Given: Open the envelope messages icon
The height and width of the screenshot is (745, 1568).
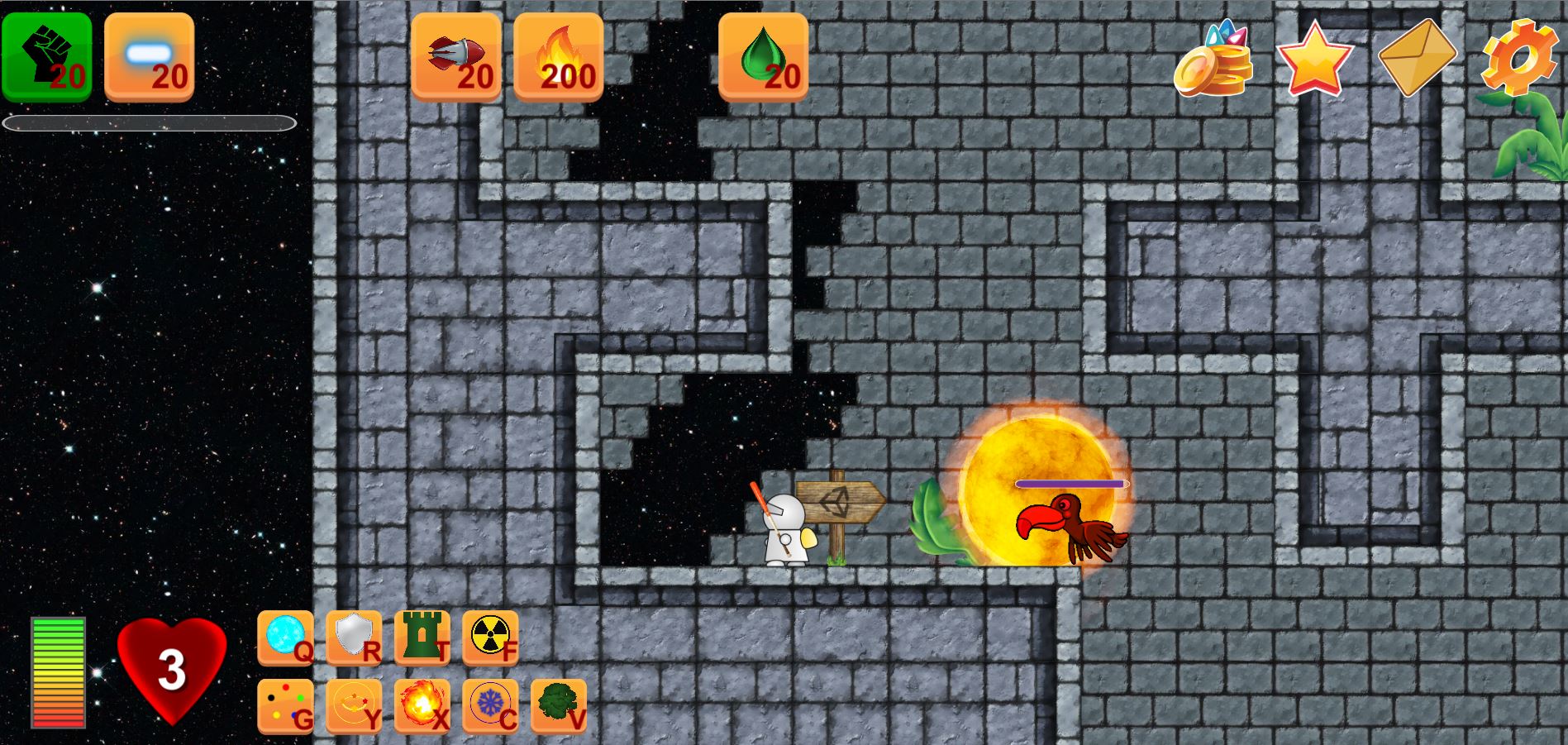Looking at the screenshot, I should tap(1417, 58).
